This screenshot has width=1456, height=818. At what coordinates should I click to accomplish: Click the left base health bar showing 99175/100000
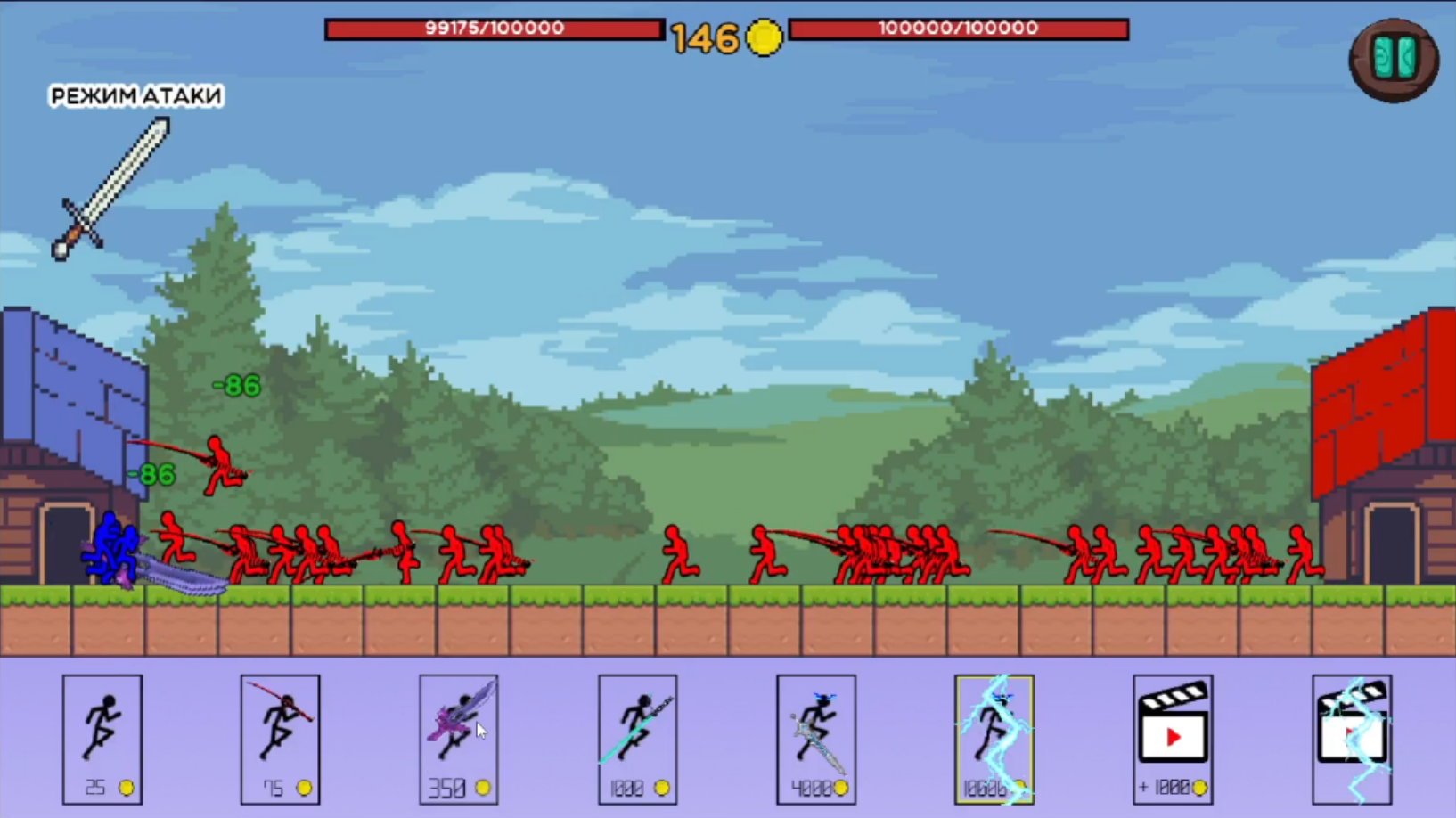494,29
